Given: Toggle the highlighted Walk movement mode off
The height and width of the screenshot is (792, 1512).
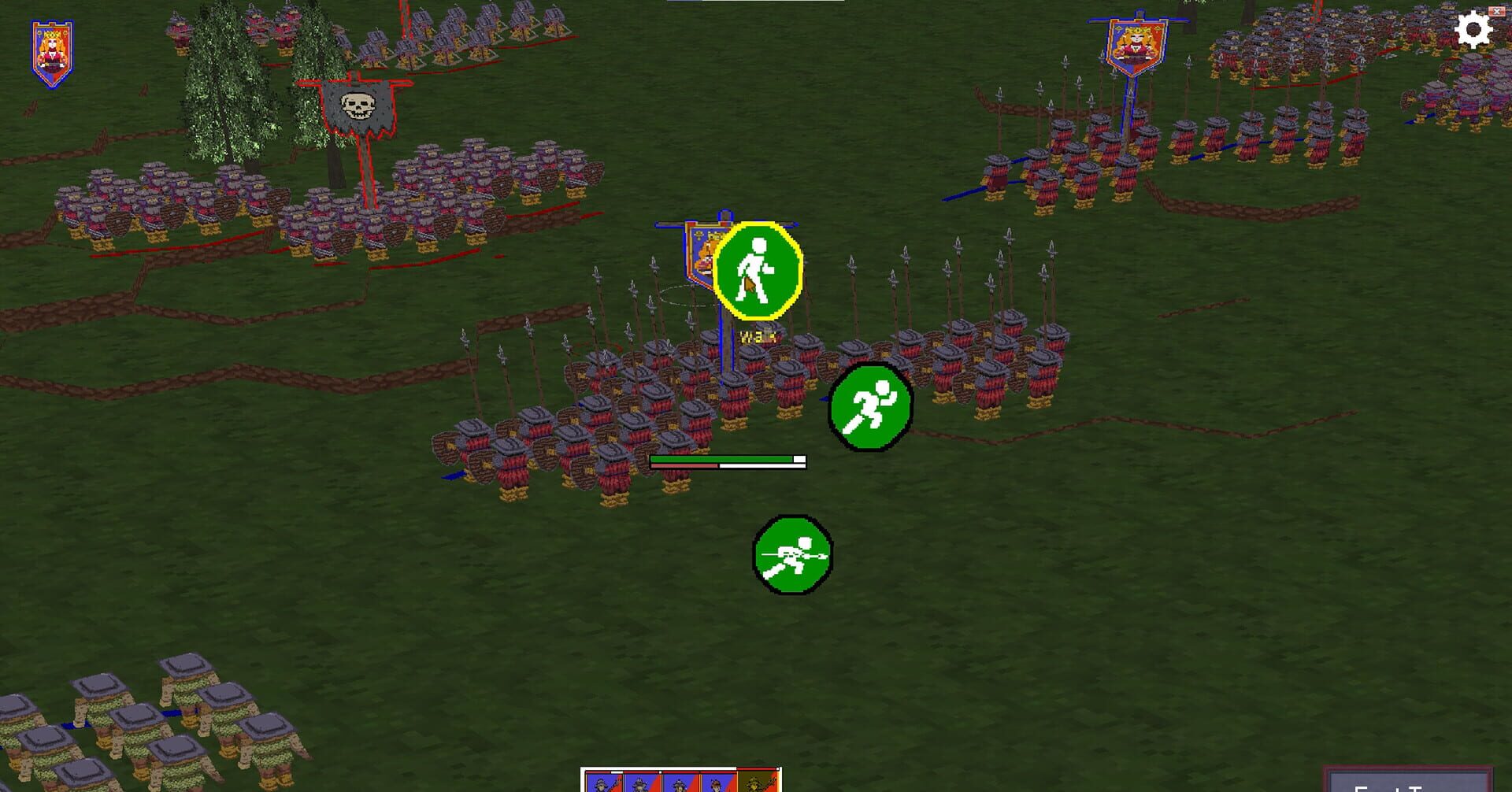Looking at the screenshot, I should (756, 271).
